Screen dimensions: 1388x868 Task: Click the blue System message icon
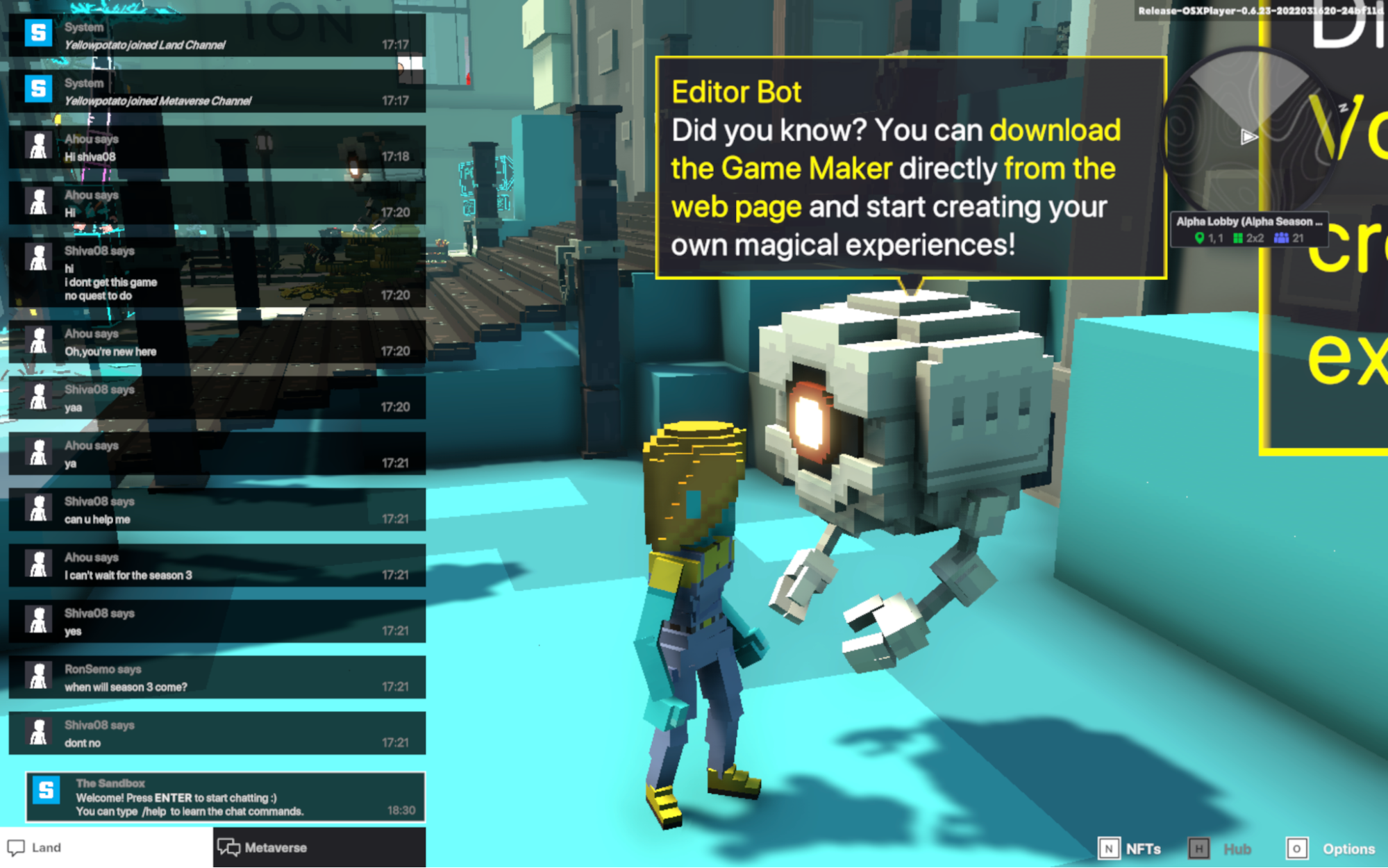tap(37, 33)
